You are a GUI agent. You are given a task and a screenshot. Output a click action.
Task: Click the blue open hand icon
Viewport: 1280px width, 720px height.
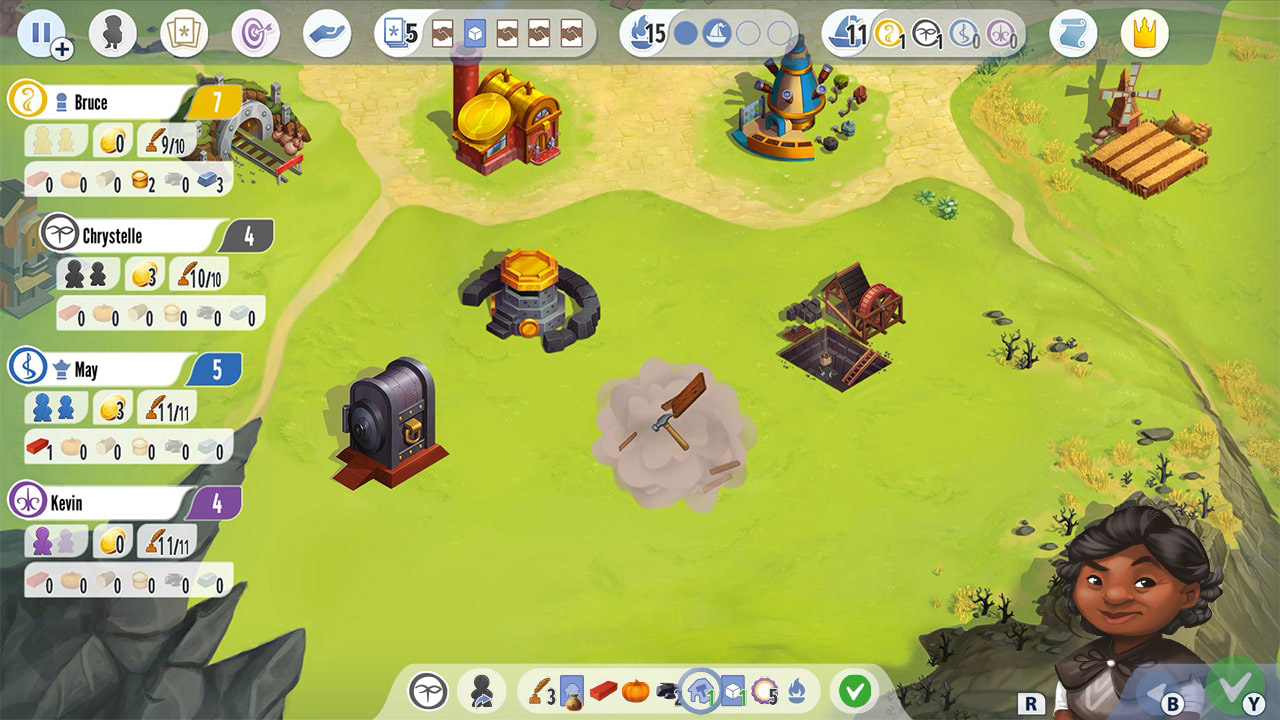point(328,31)
